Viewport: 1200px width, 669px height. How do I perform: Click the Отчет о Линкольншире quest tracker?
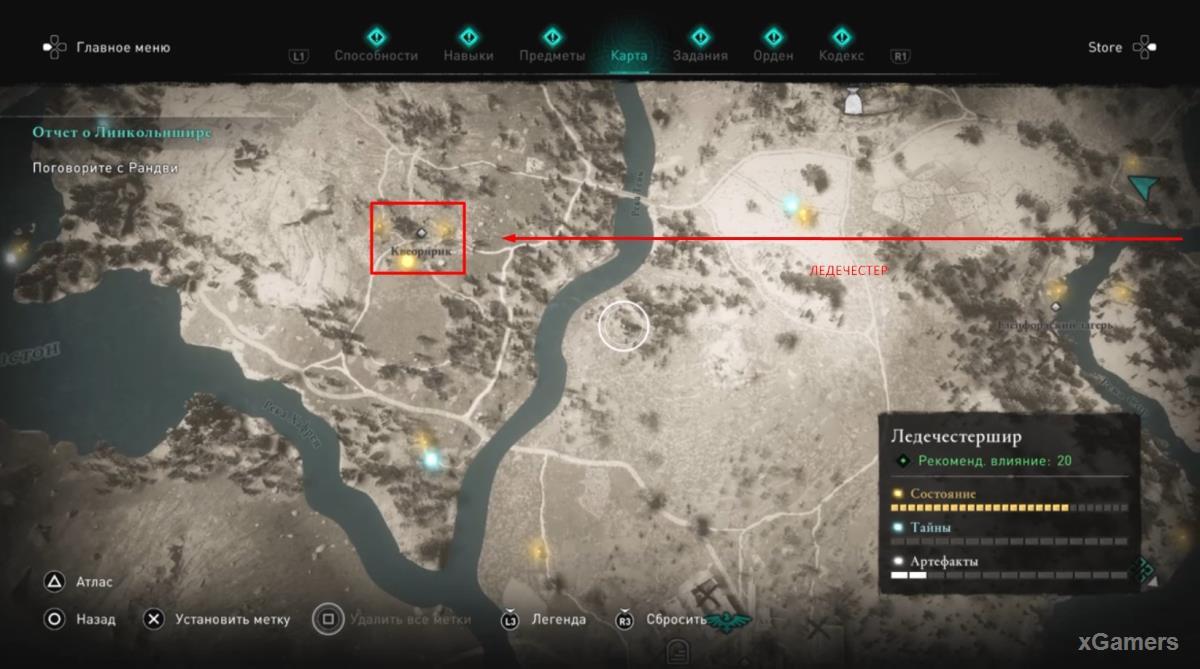(121, 132)
